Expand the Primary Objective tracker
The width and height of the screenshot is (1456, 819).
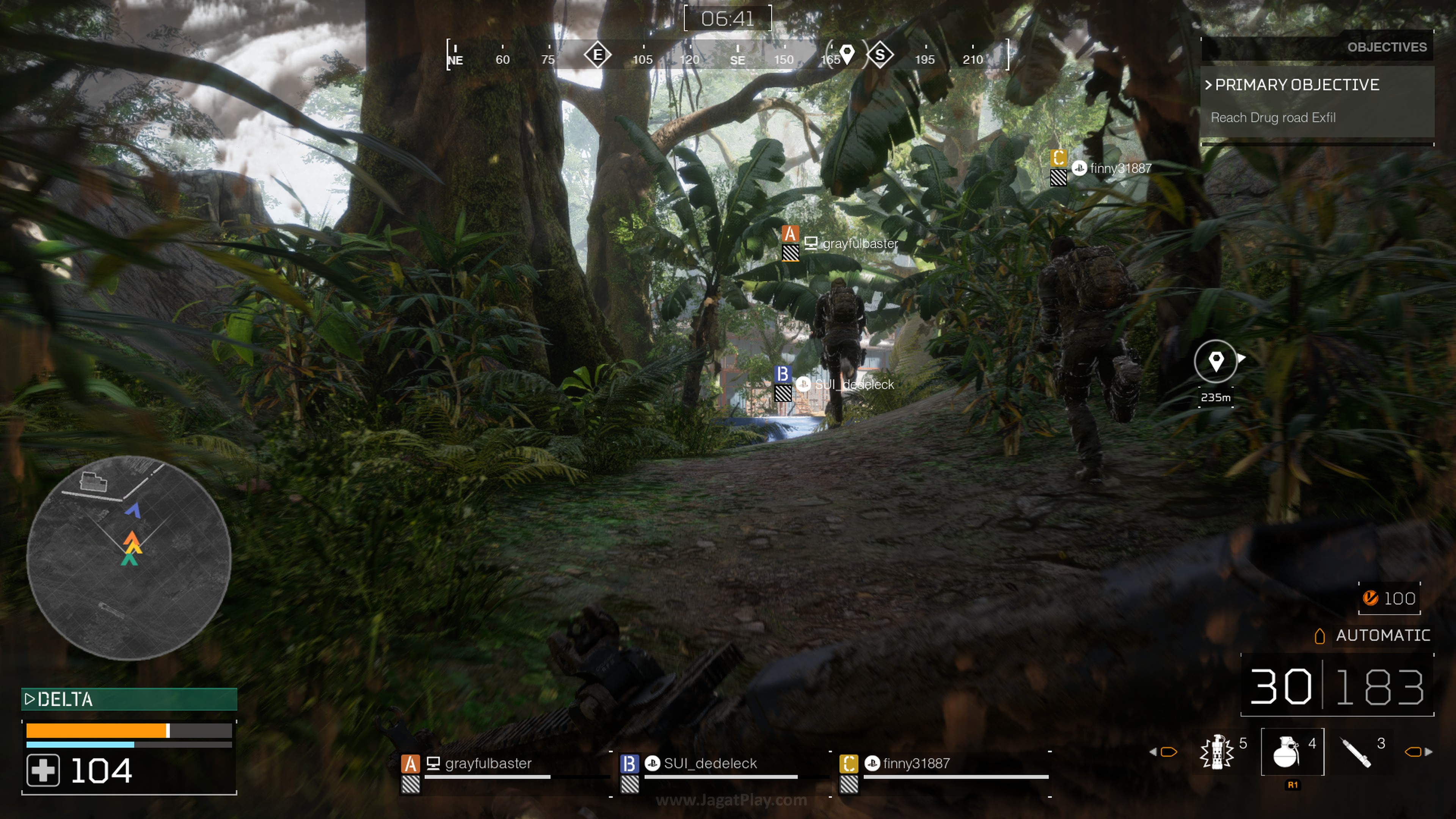point(1297,85)
